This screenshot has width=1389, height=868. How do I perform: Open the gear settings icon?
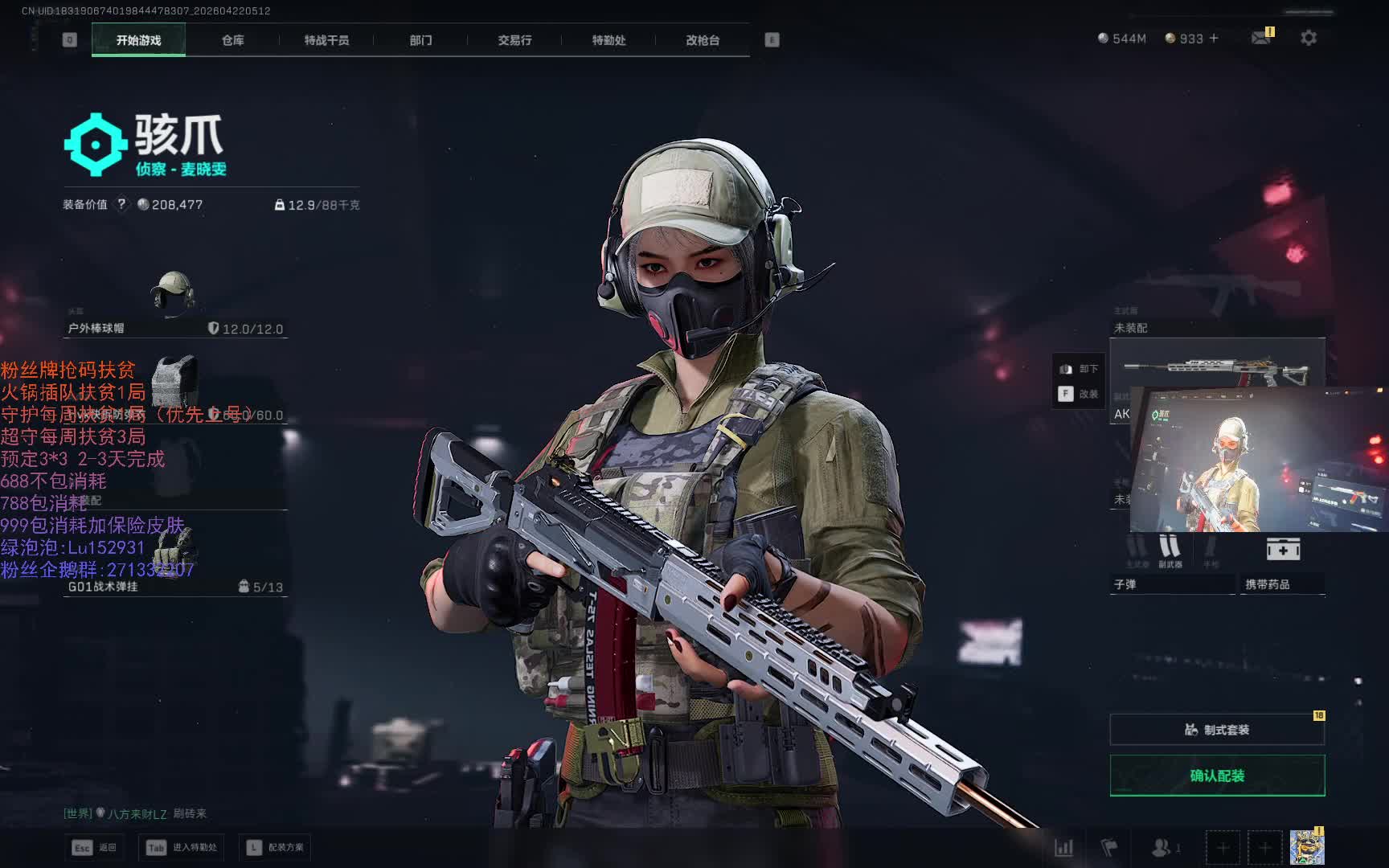click(1309, 38)
